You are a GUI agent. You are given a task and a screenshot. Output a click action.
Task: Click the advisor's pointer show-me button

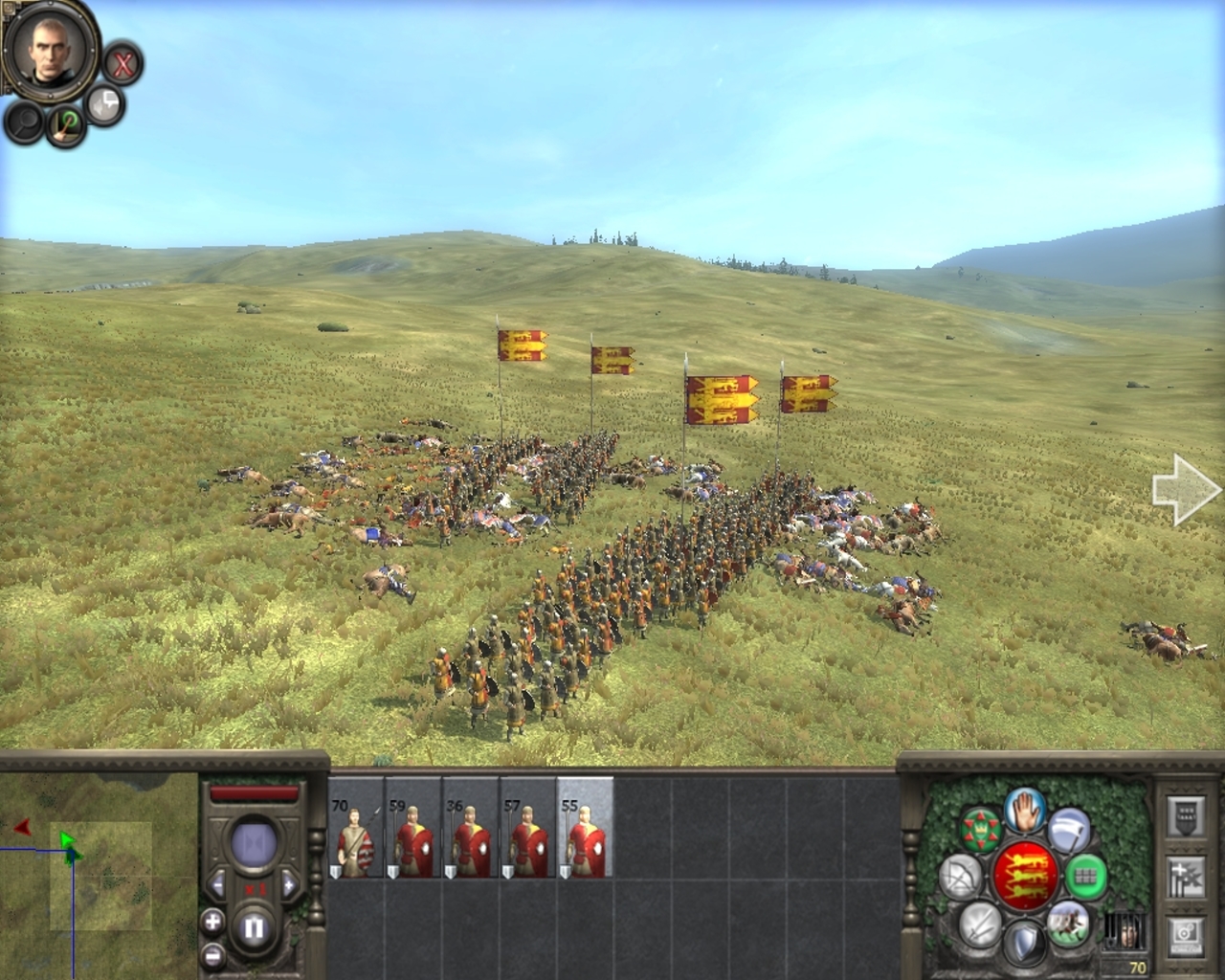66,124
